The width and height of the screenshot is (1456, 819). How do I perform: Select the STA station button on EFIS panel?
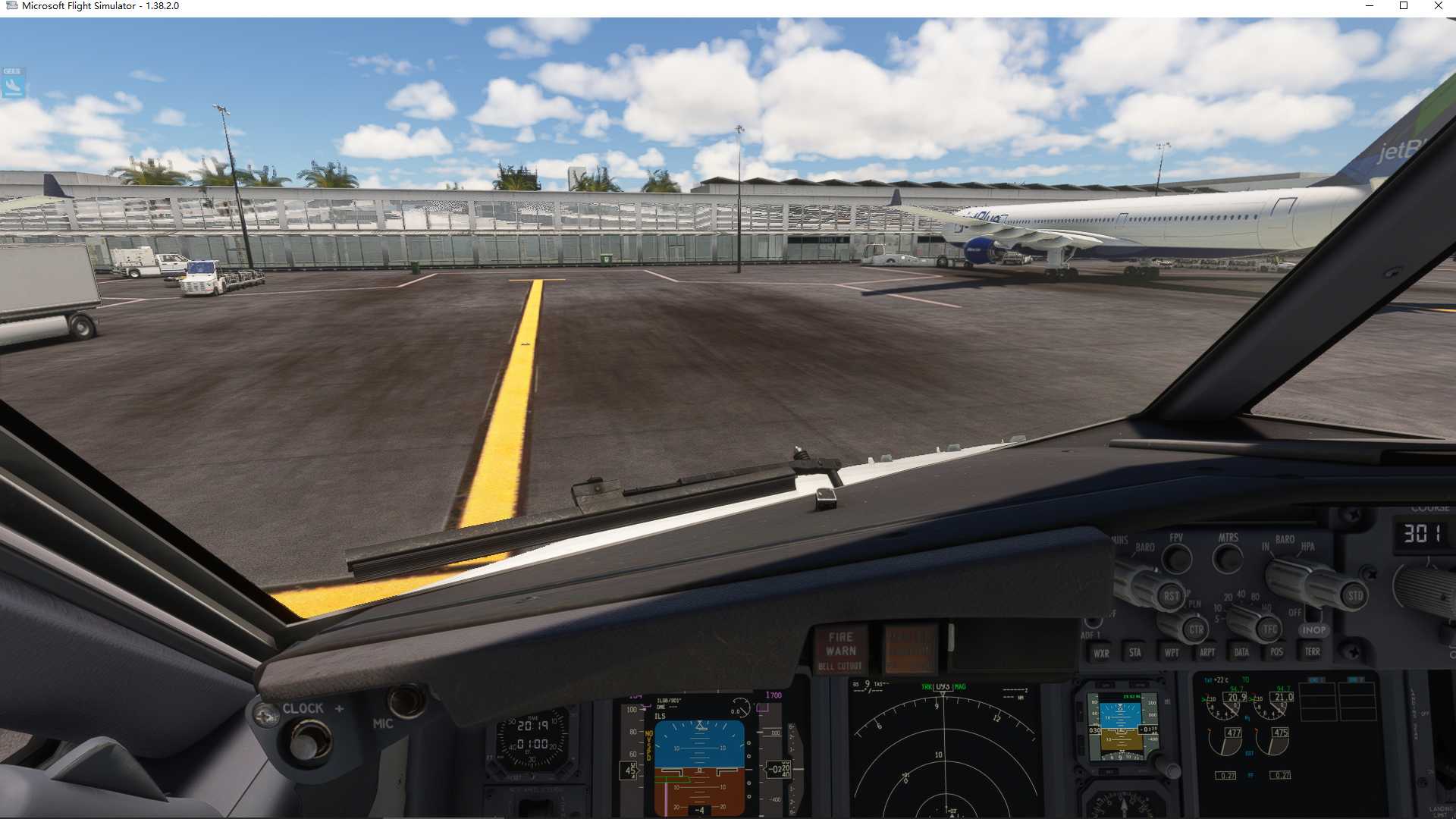(1135, 653)
